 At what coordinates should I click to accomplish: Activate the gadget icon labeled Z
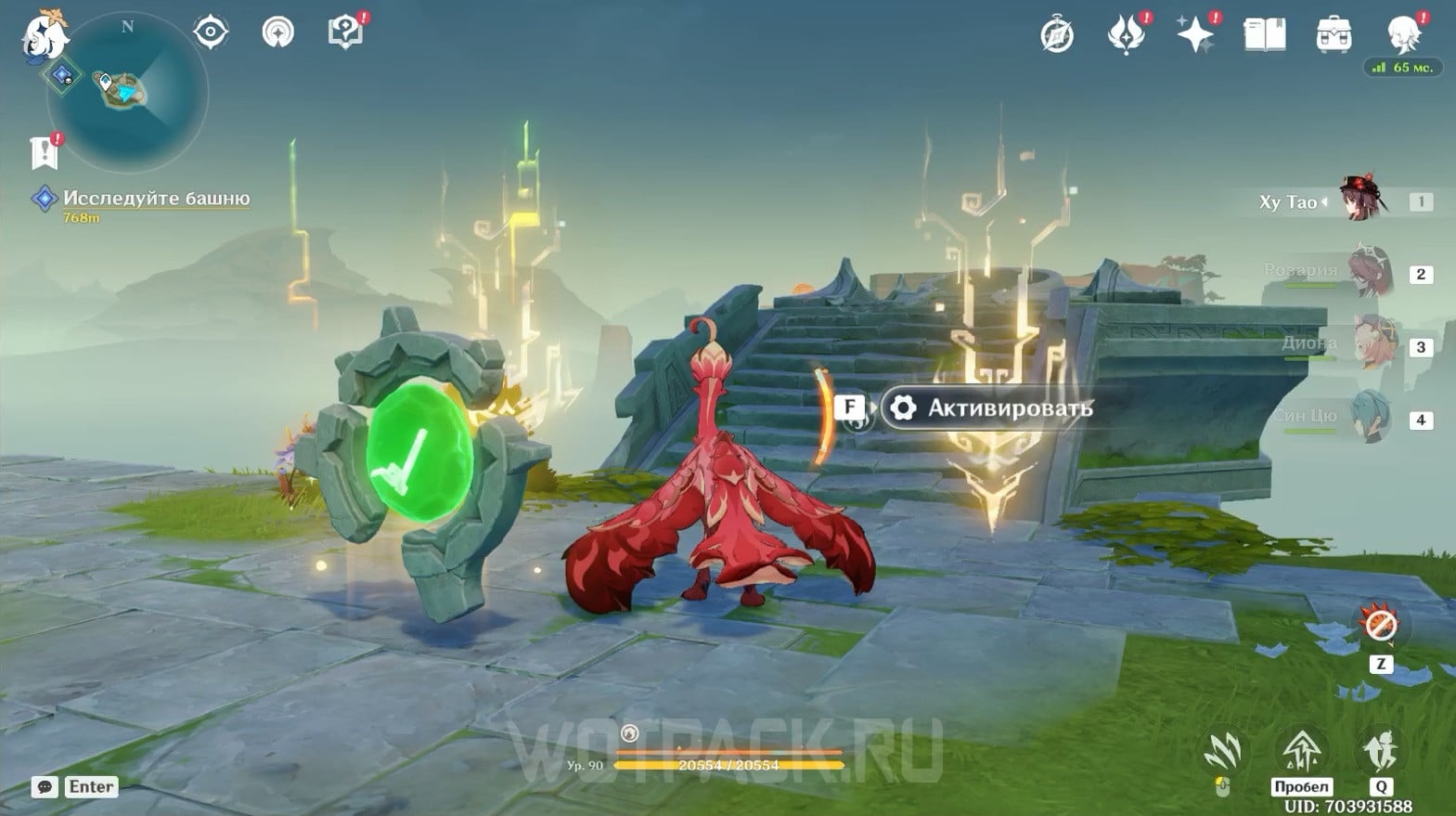pos(1380,627)
